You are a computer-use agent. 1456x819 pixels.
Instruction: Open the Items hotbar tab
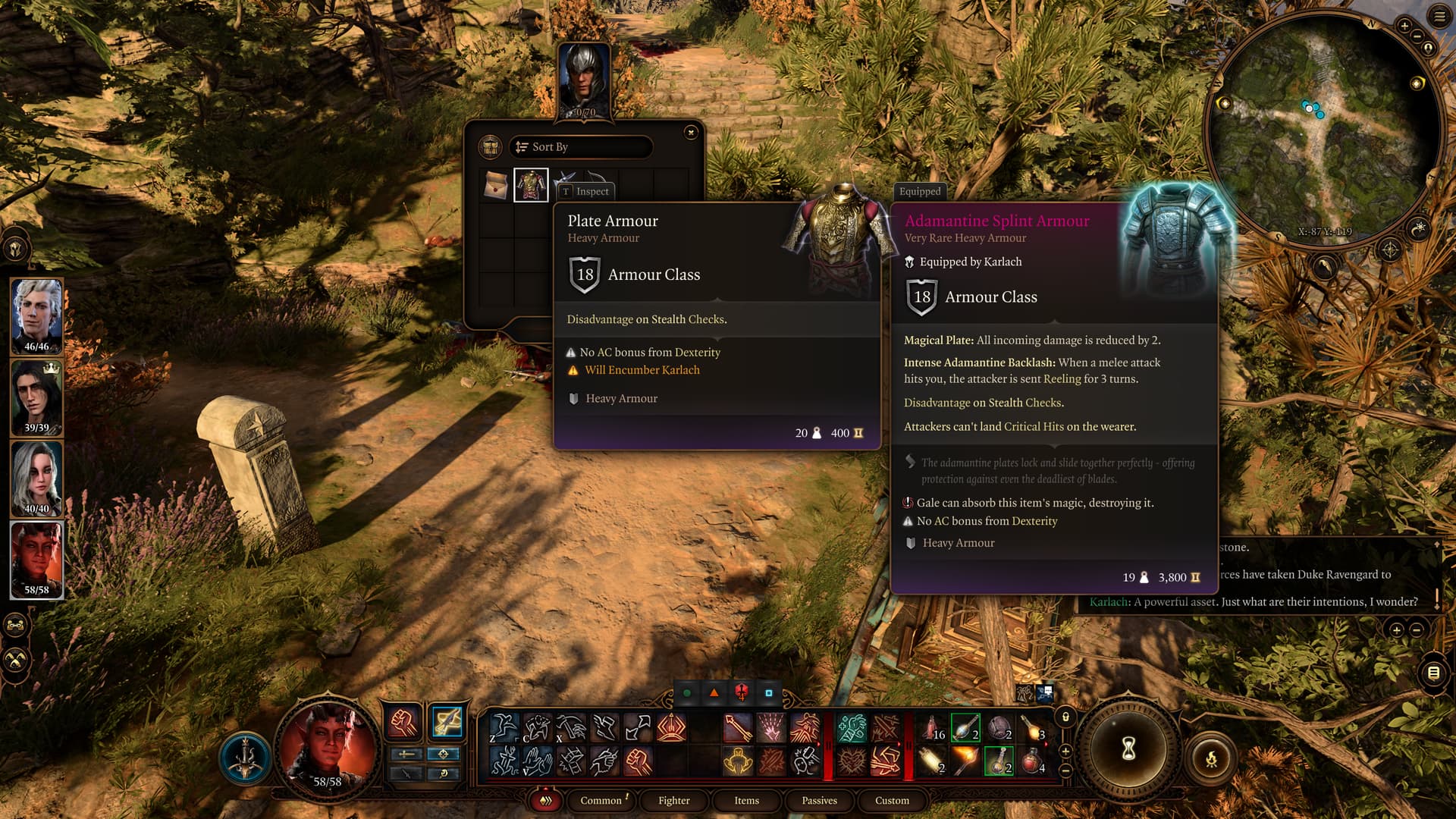pos(746,801)
